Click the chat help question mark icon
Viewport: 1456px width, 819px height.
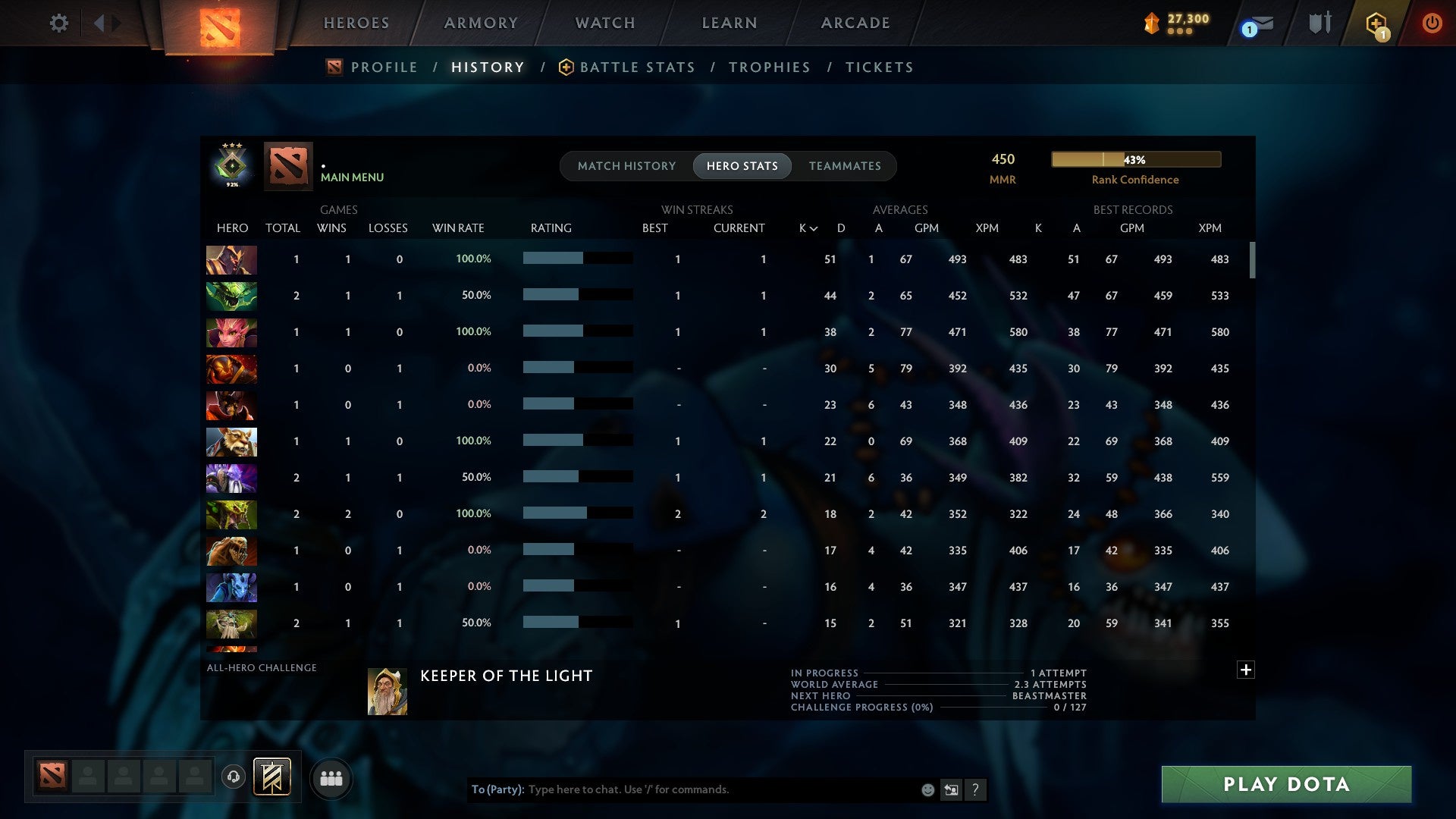[975, 789]
